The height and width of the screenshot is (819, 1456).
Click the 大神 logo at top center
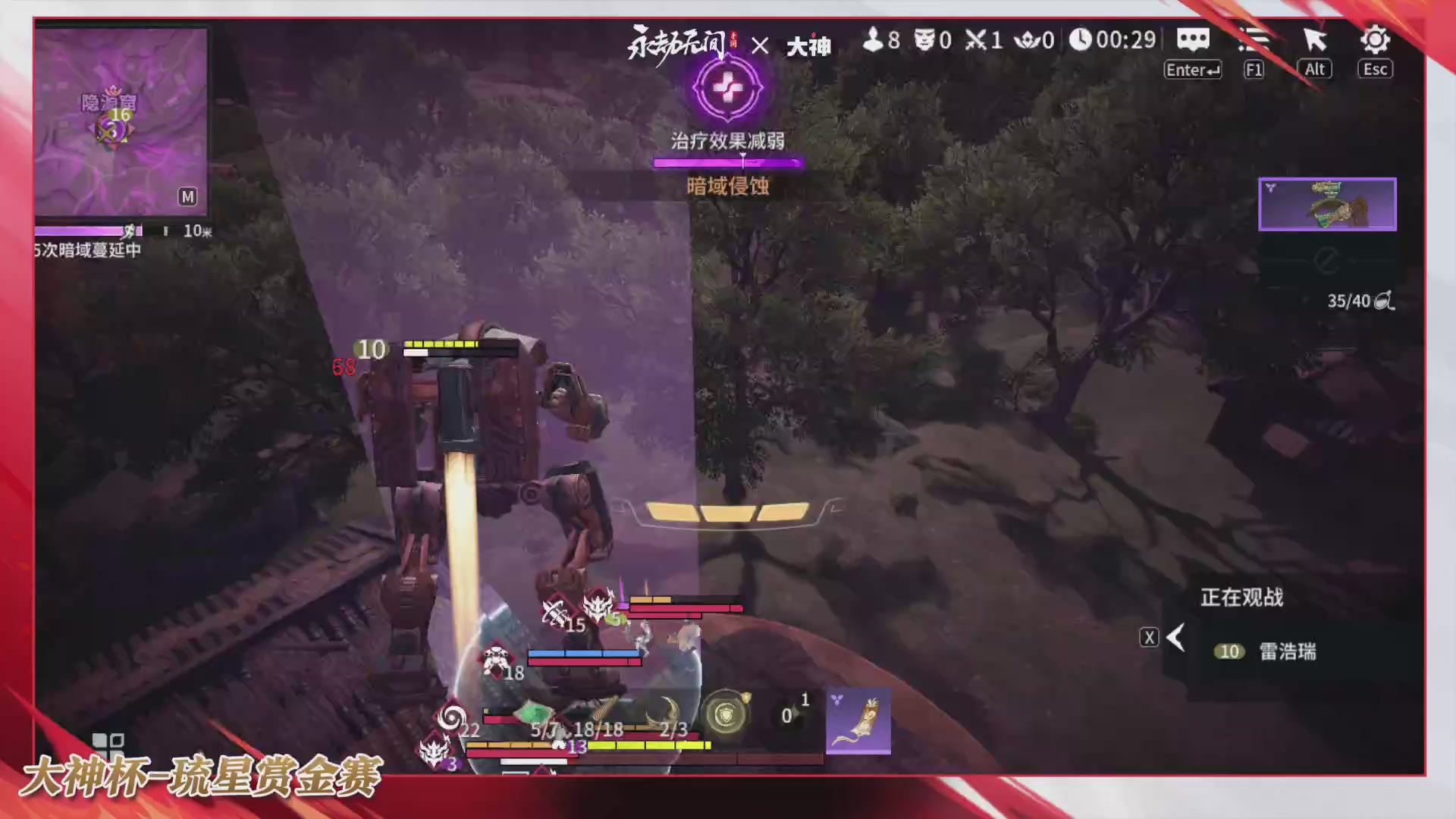[x=809, y=45]
